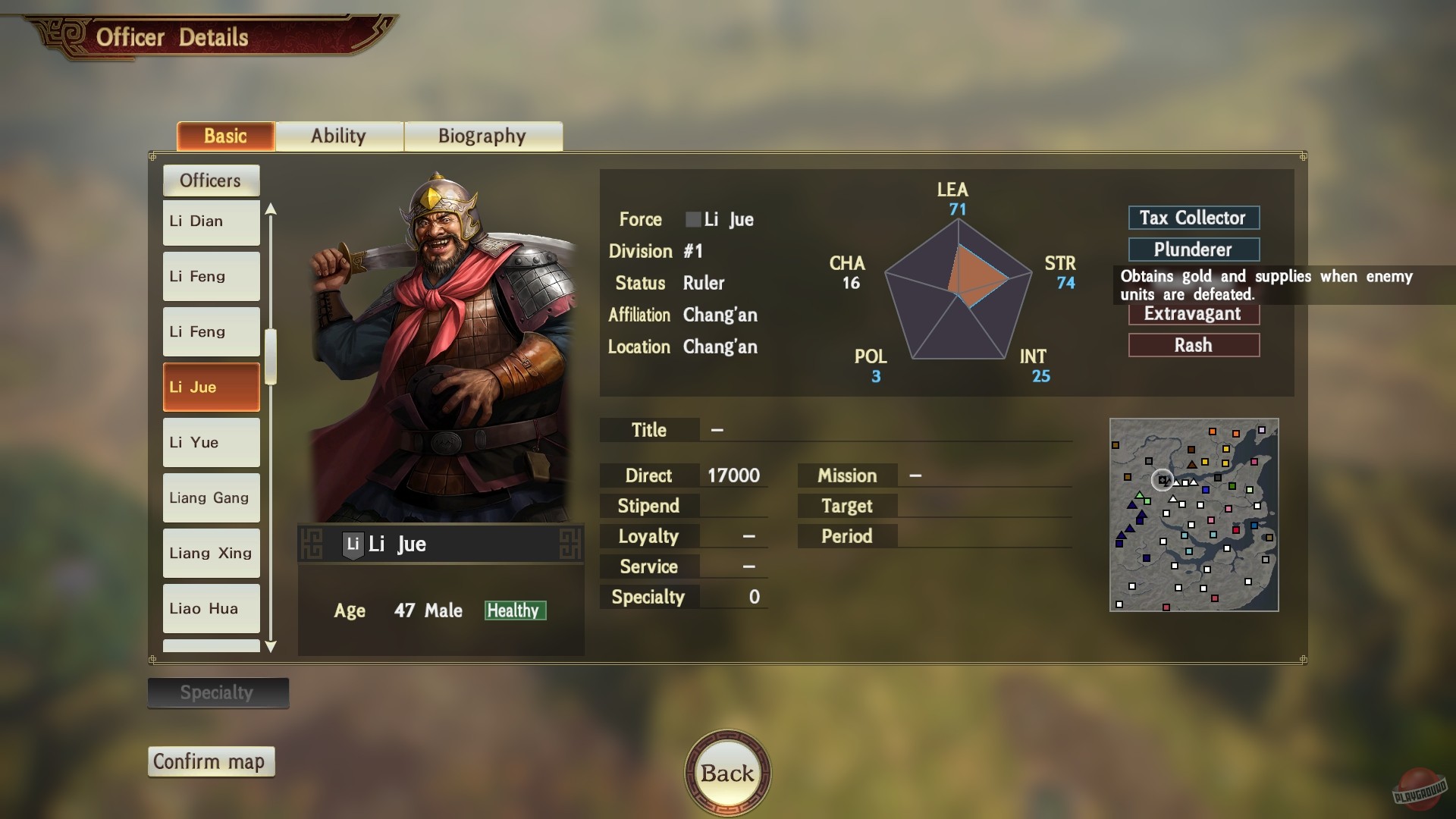Image resolution: width=1456 pixels, height=819 pixels.
Task: Open the Specialty panel
Action: point(218,692)
